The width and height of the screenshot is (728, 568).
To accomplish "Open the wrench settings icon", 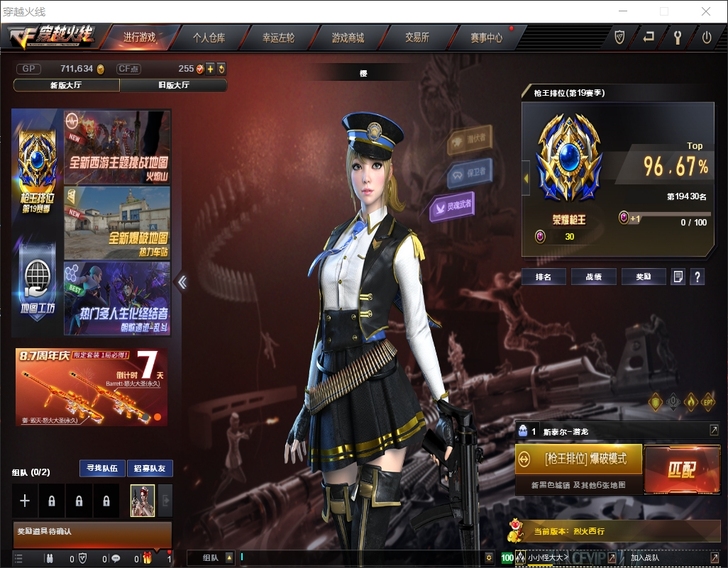I will (677, 37).
